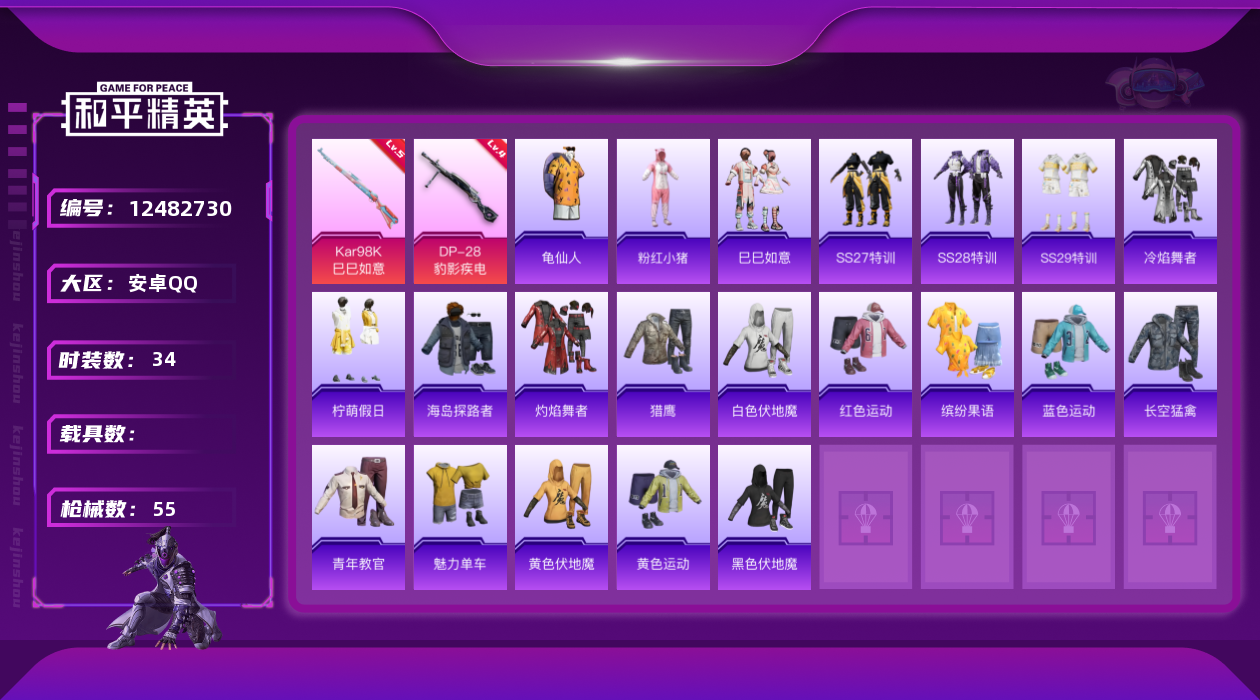Select the 猎鹰 camo outfit tile

tap(663, 364)
